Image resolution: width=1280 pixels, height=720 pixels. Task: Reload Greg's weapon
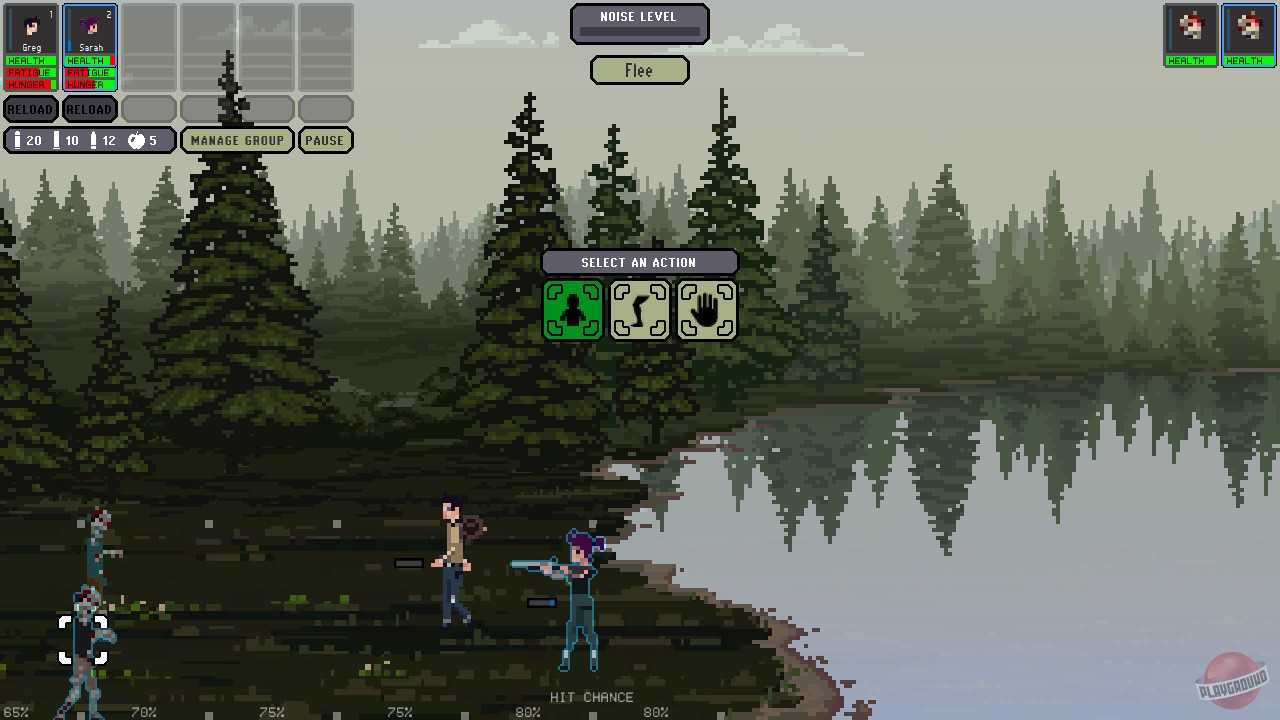click(30, 109)
